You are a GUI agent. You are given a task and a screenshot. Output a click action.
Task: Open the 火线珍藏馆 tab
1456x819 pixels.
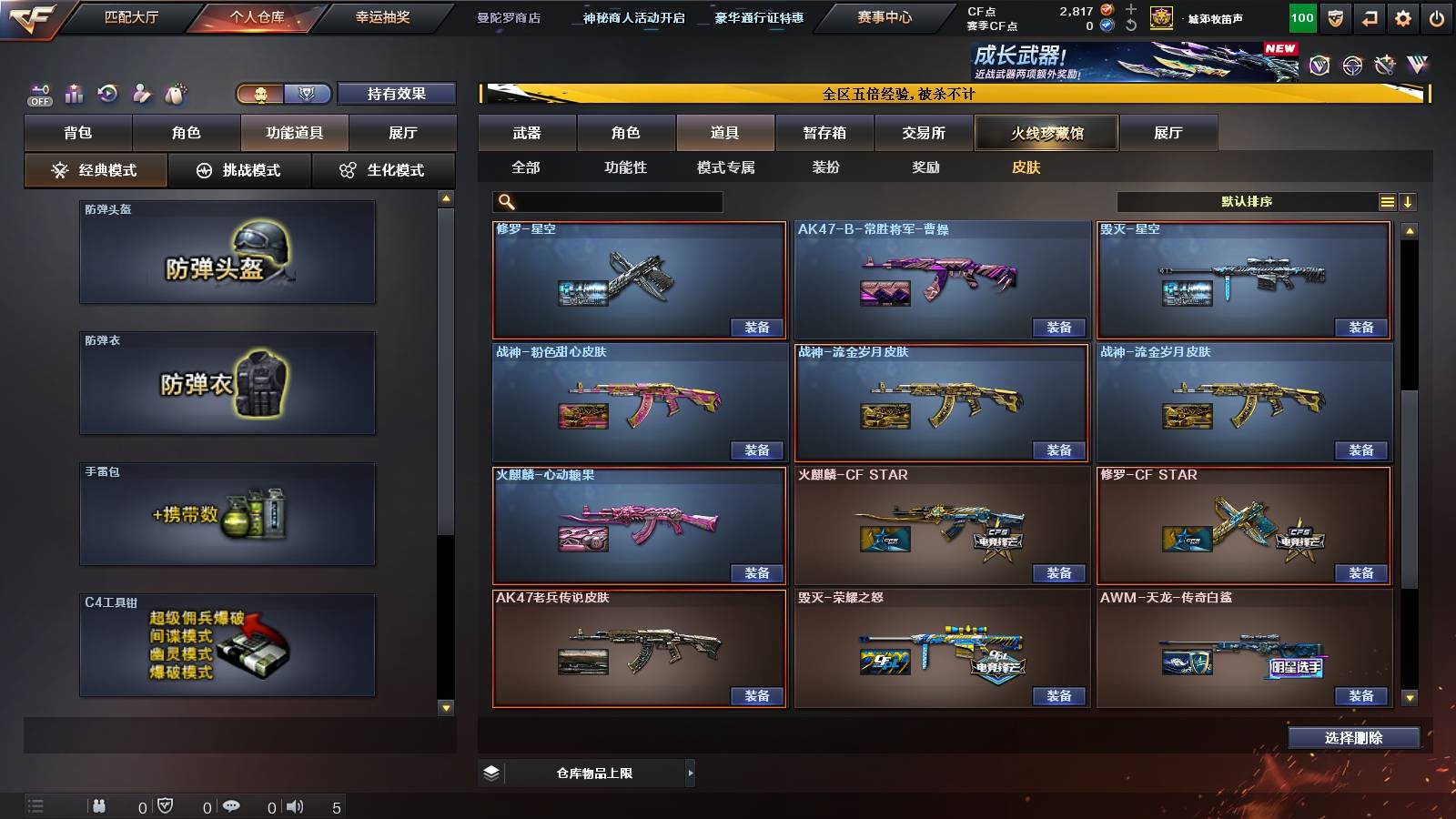[x=1046, y=133]
